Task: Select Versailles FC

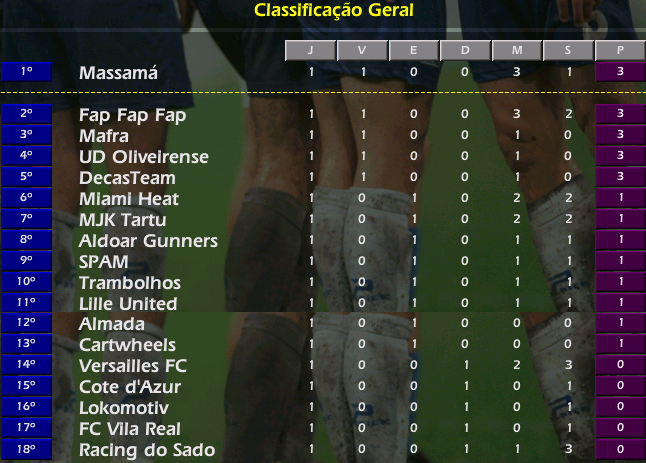Action: pyautogui.click(x=132, y=366)
